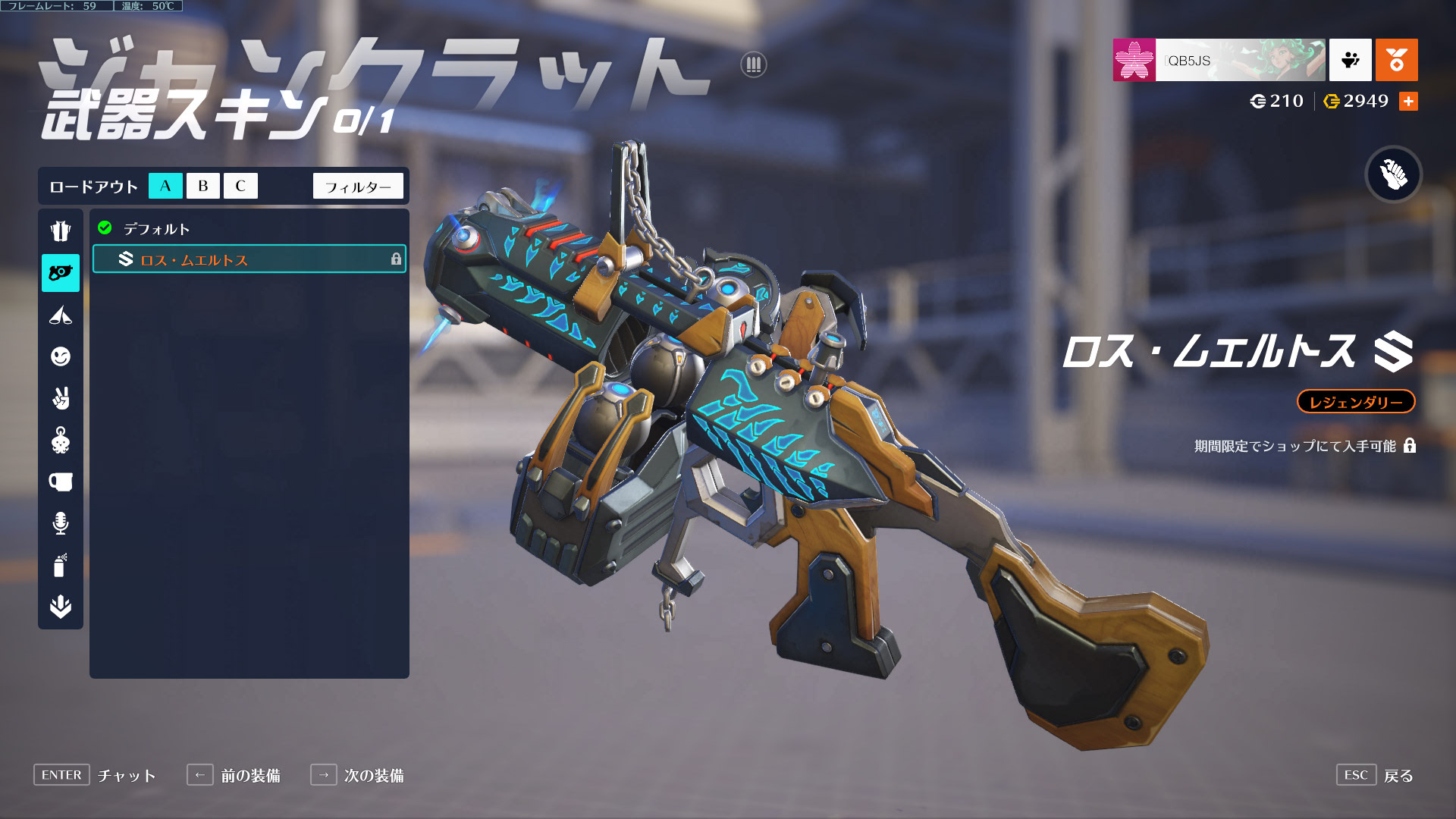Screen dimensions: 1456x819
Task: Select the weapon skin gun category
Action: point(61,273)
